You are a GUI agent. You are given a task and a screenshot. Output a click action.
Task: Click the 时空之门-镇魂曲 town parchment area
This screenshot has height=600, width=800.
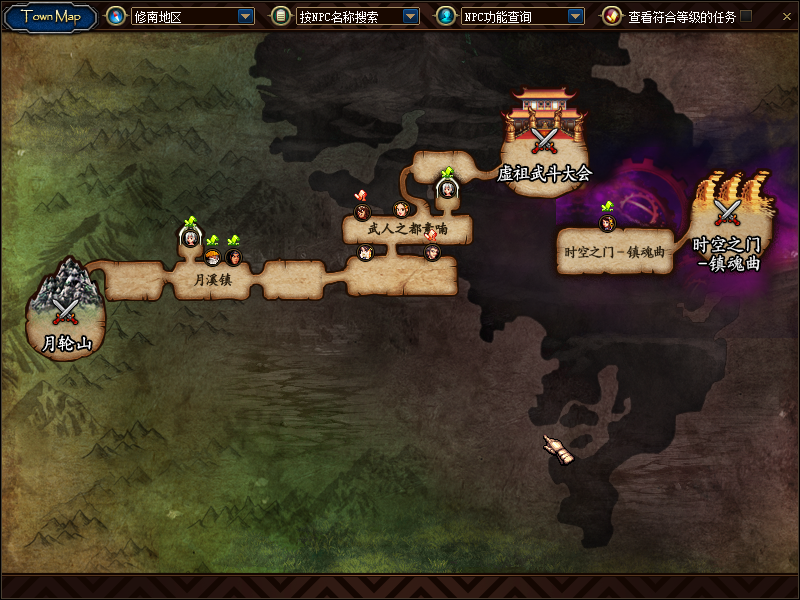coord(613,252)
